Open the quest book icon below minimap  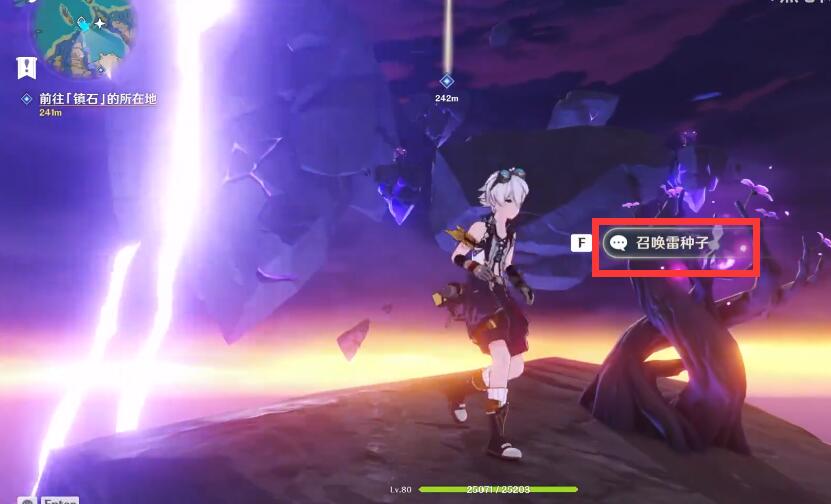27,68
